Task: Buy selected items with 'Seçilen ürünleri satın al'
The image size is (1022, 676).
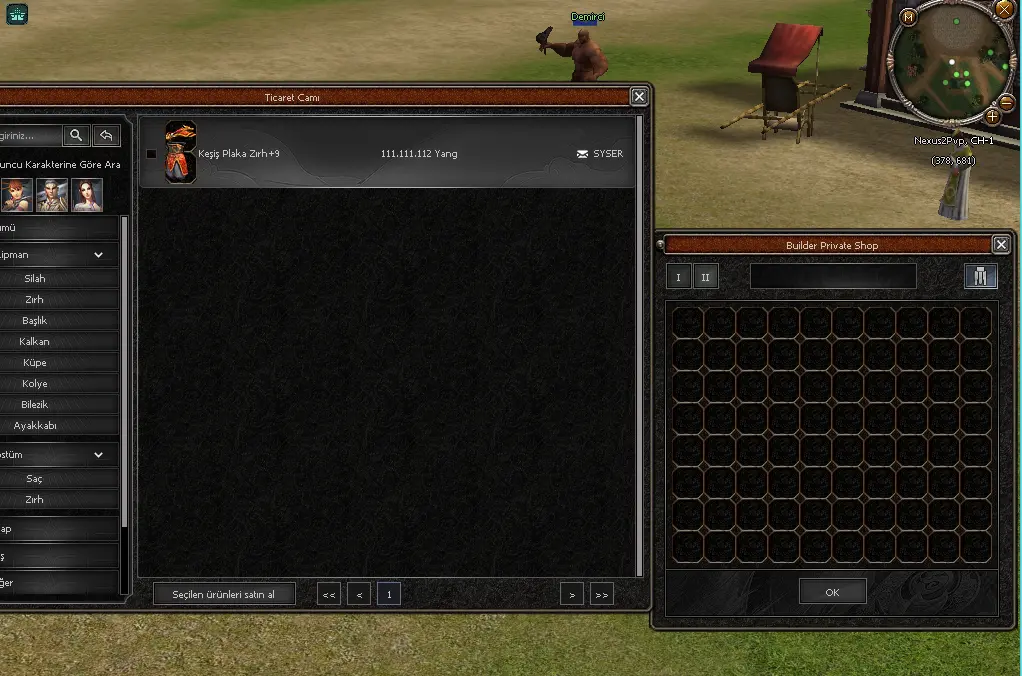Action: pyautogui.click(x=225, y=594)
